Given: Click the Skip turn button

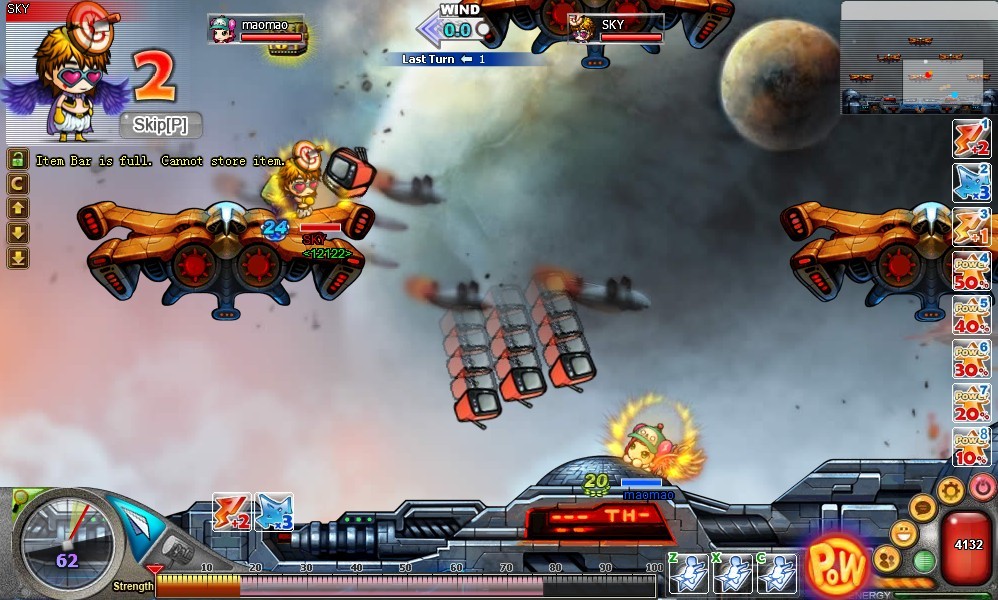Looking at the screenshot, I should 161,125.
